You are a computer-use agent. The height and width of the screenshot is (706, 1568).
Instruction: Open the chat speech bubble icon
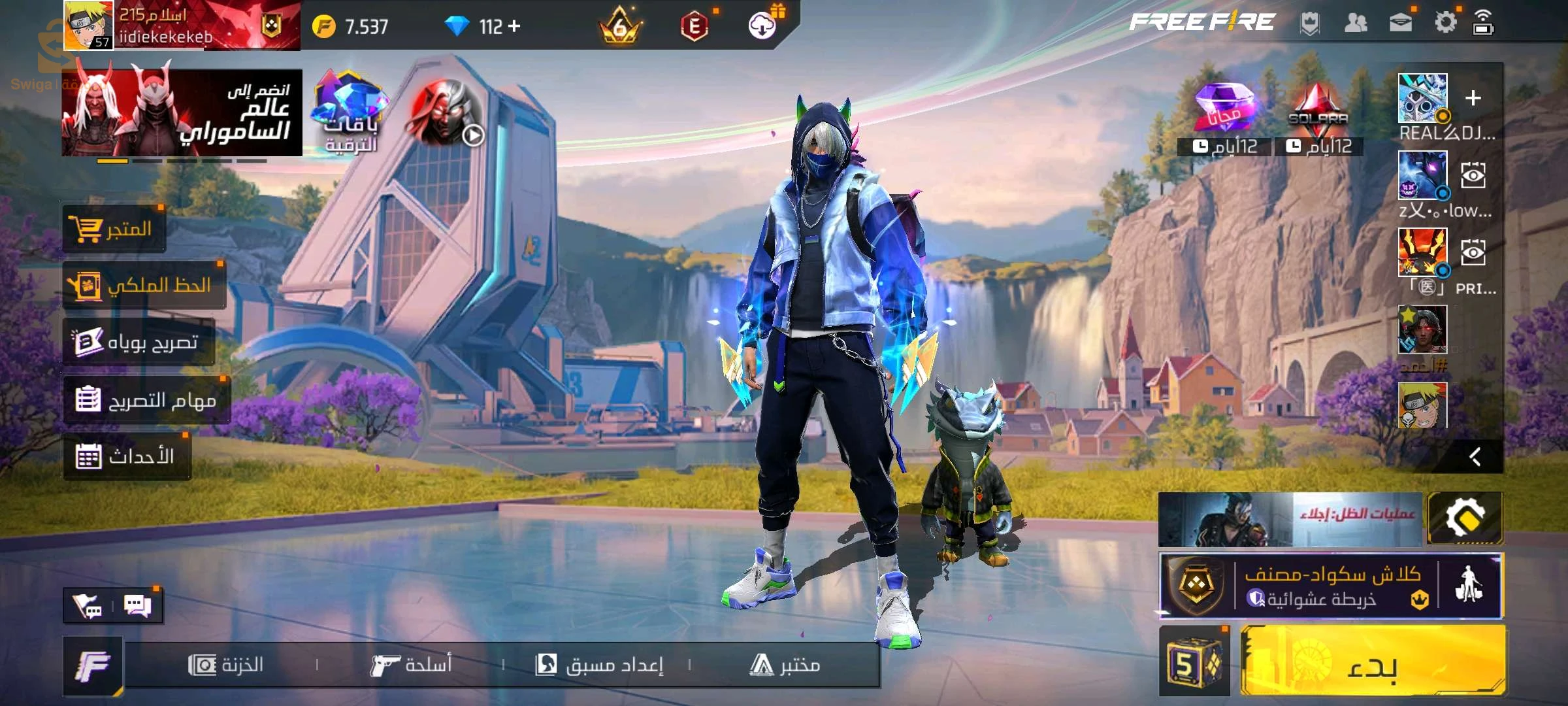(x=137, y=606)
